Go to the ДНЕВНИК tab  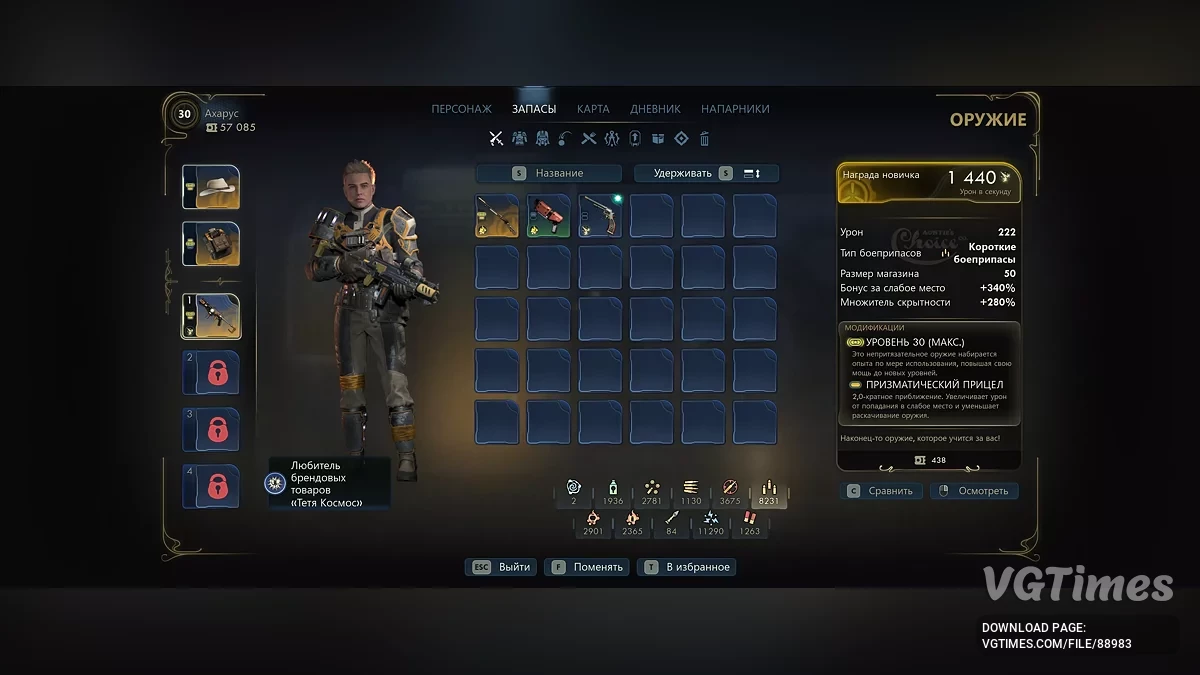pyautogui.click(x=655, y=109)
